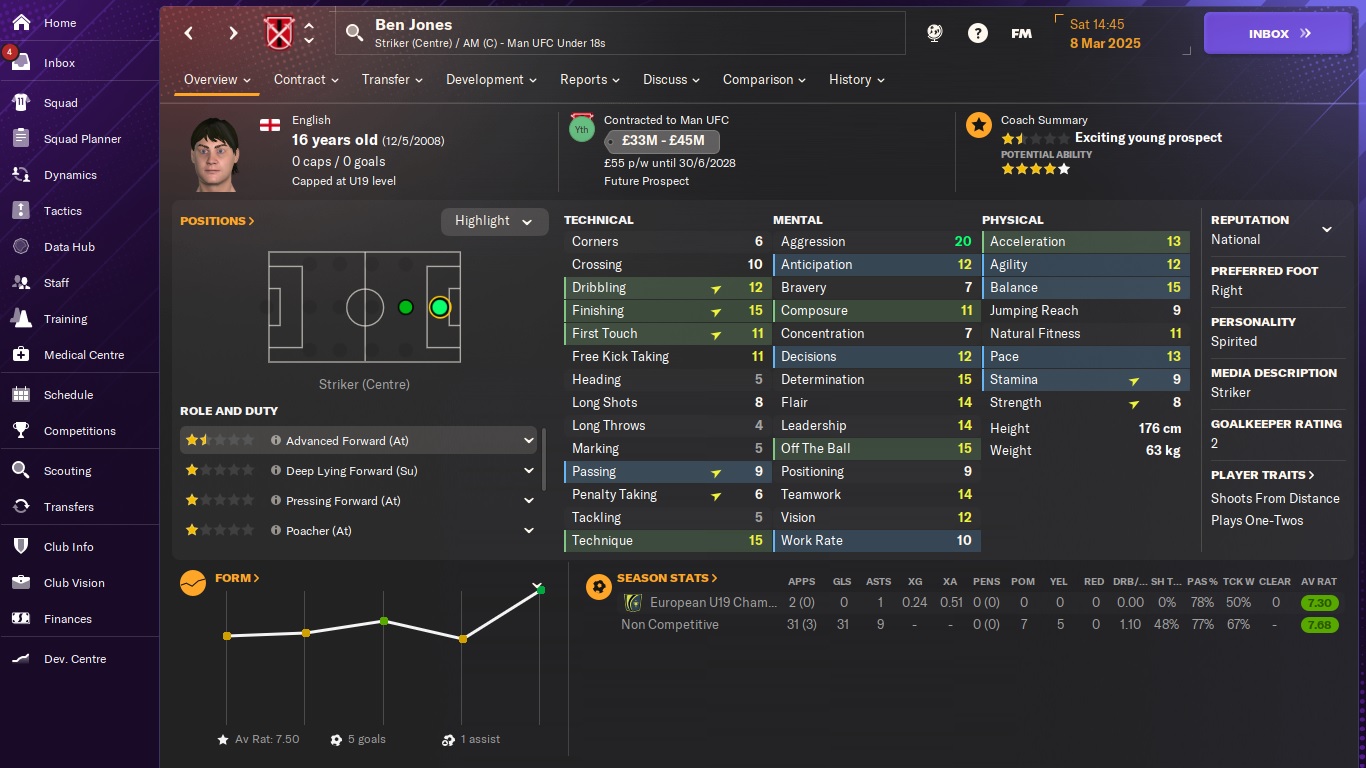
Task: Open the Reputation dropdown chevron
Action: 1328,229
